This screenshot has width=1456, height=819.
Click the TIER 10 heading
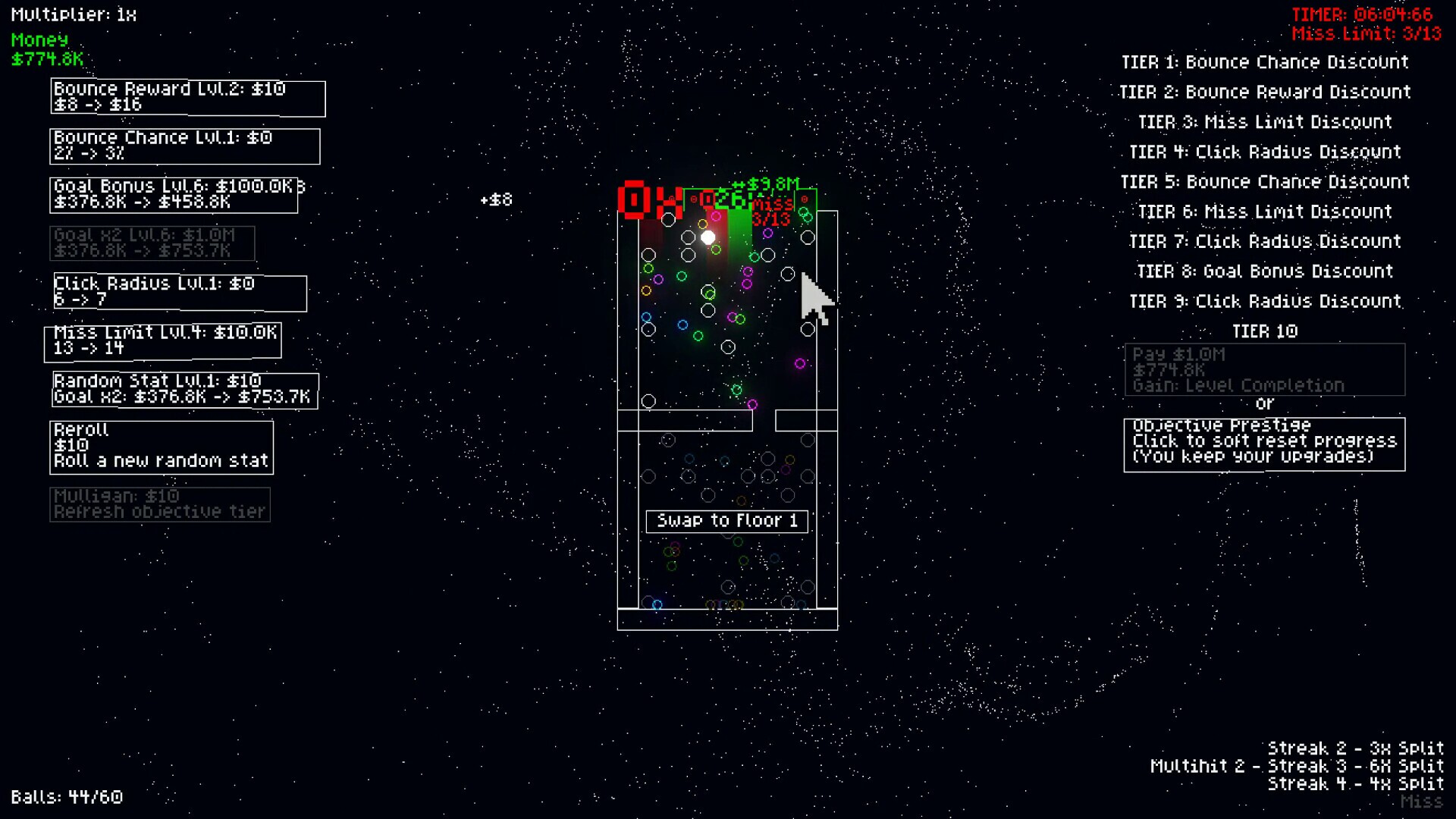(1265, 331)
